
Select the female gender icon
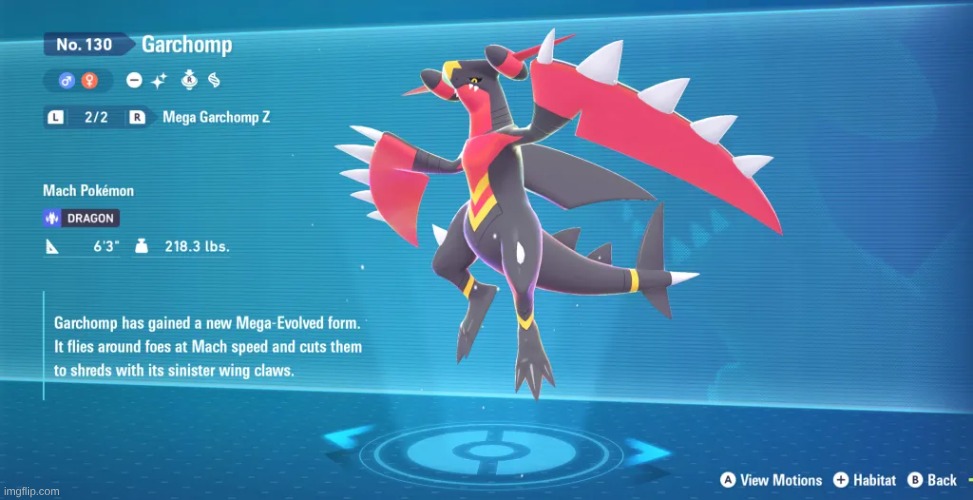89,80
